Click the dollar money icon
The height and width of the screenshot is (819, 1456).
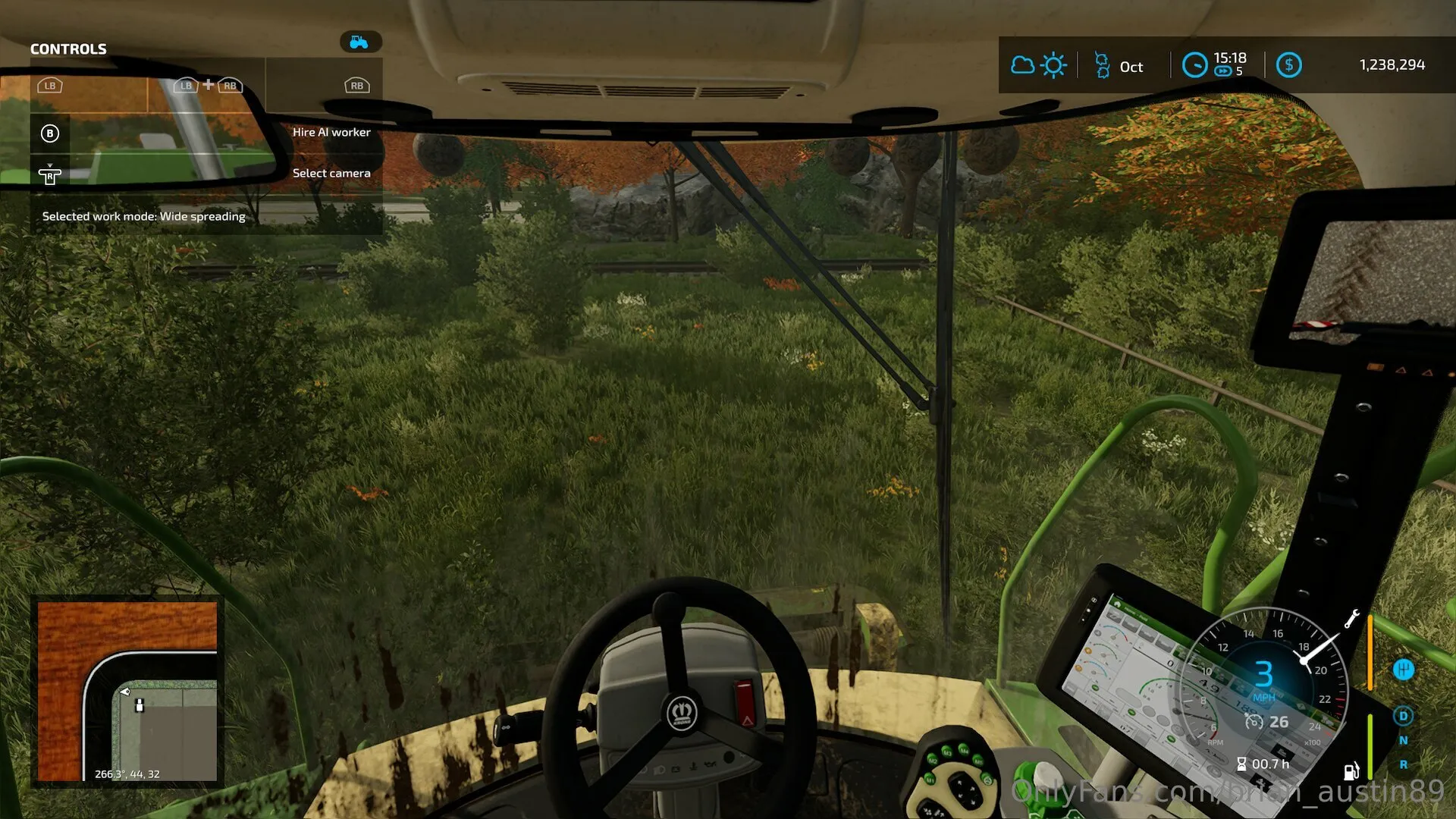[x=1288, y=66]
